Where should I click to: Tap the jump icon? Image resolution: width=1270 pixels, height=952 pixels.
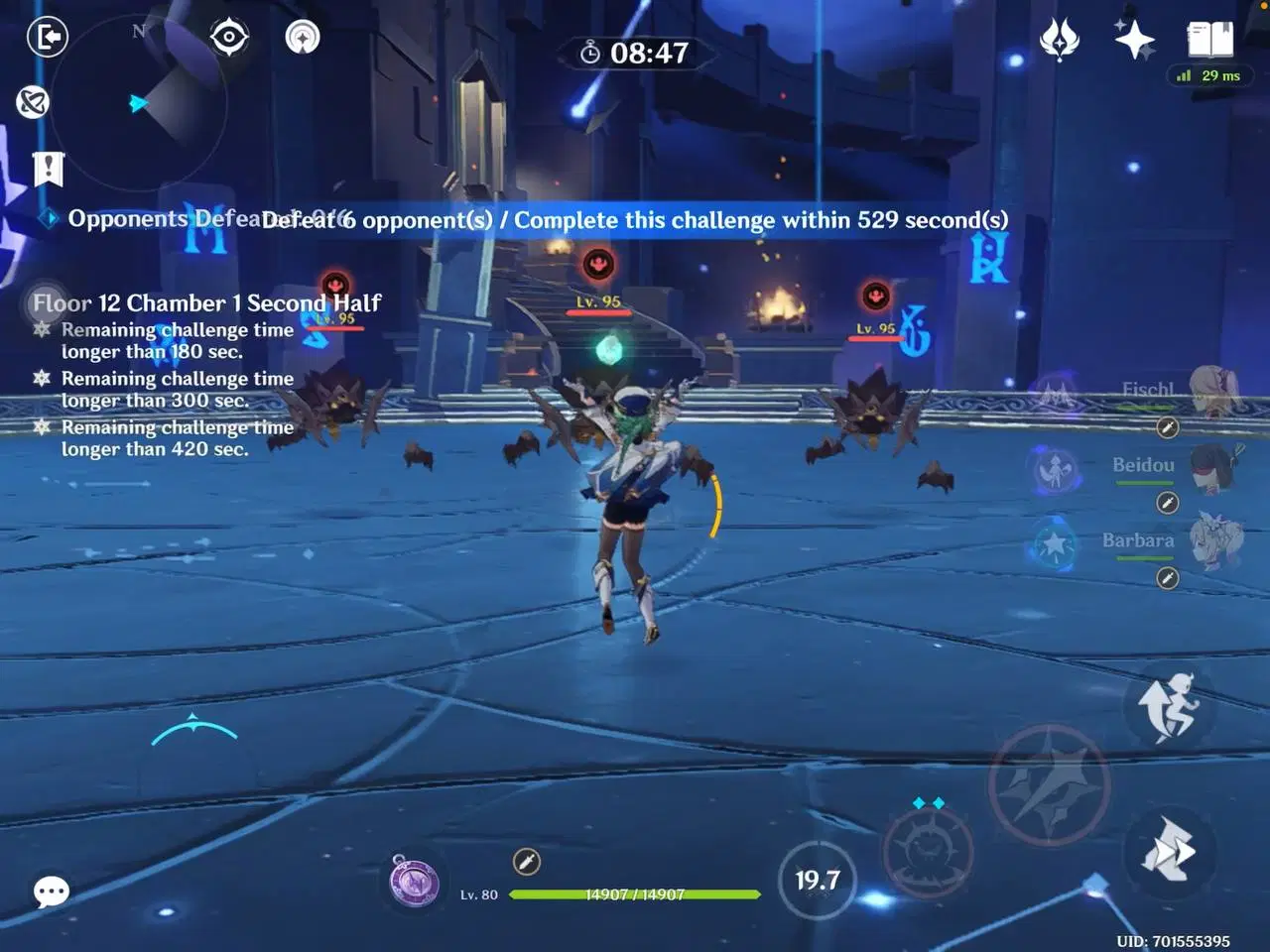coord(1173,708)
